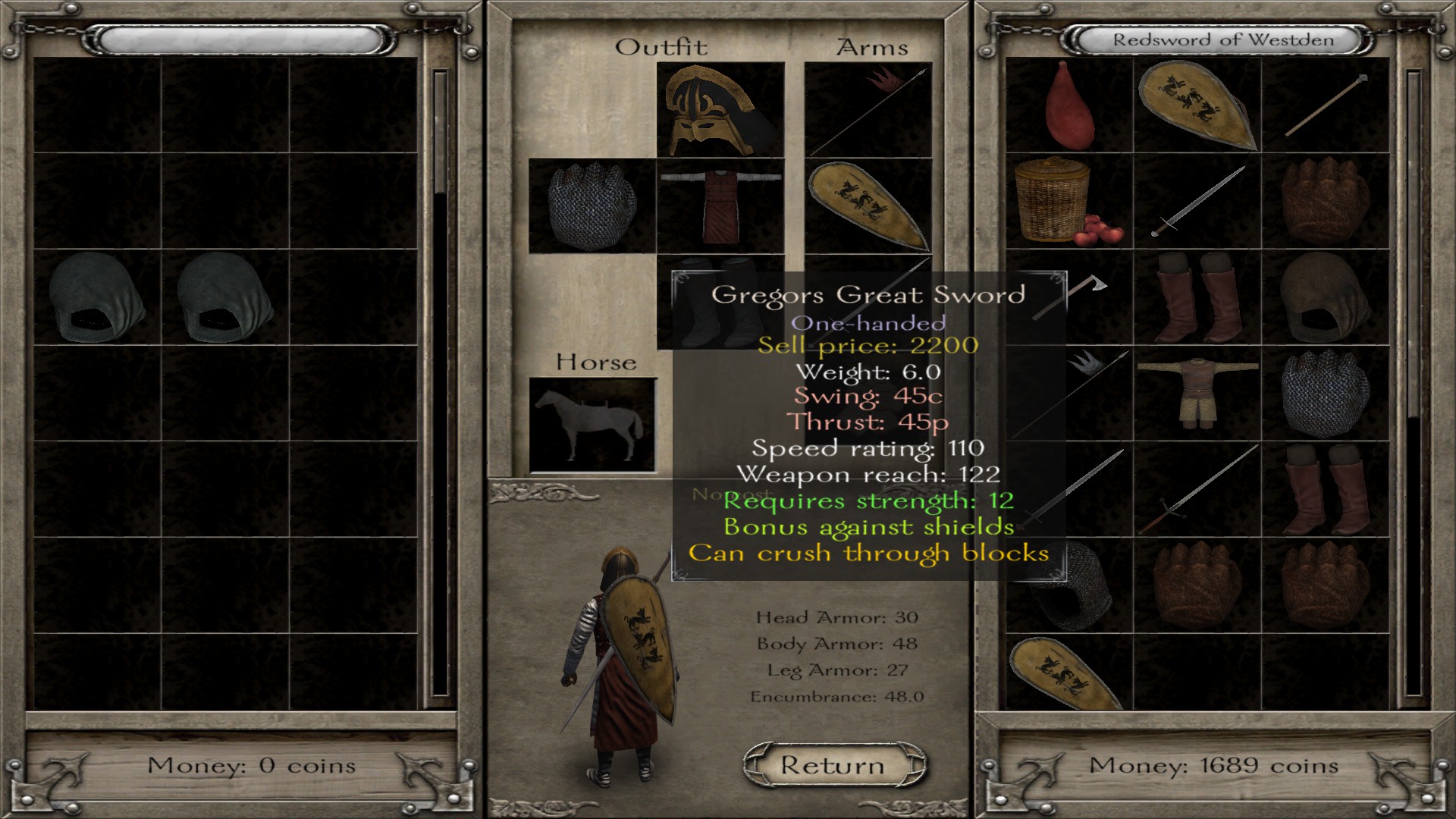Pick the equipped mail mittens in Outfit
This screenshot has height=819, width=1456.
(591, 206)
